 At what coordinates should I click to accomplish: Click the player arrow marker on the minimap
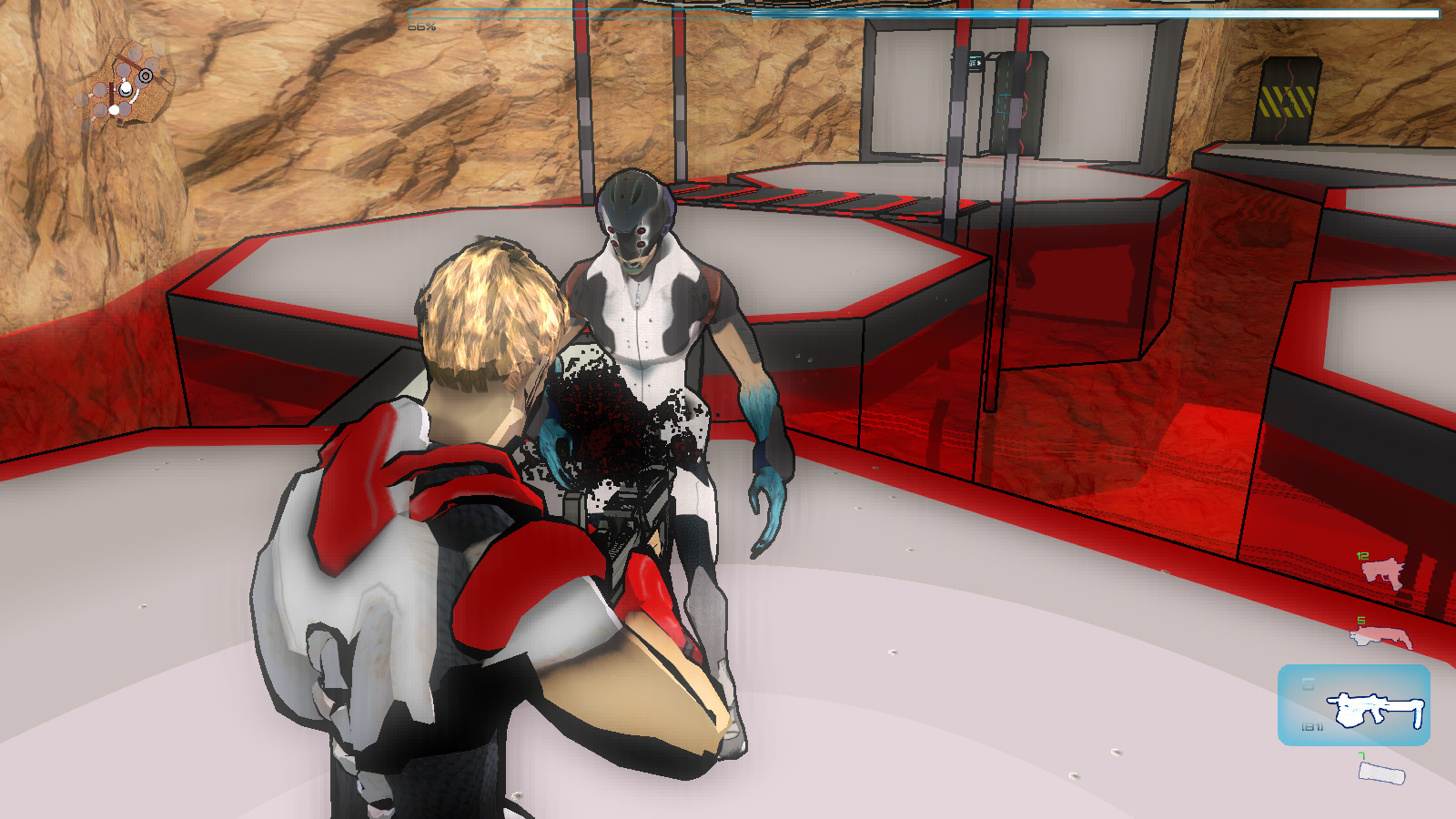126,89
